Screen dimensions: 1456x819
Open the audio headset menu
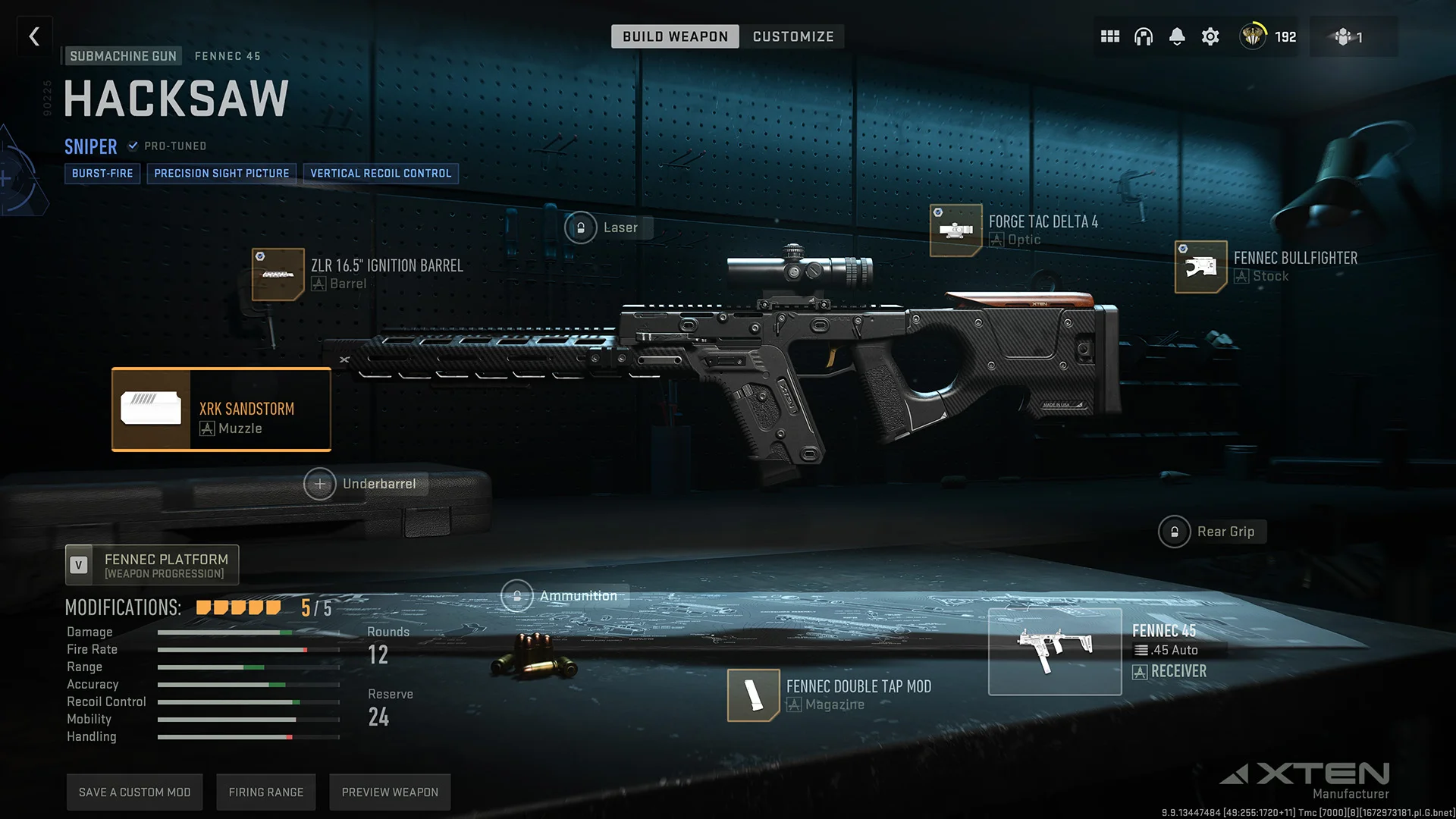tap(1144, 36)
